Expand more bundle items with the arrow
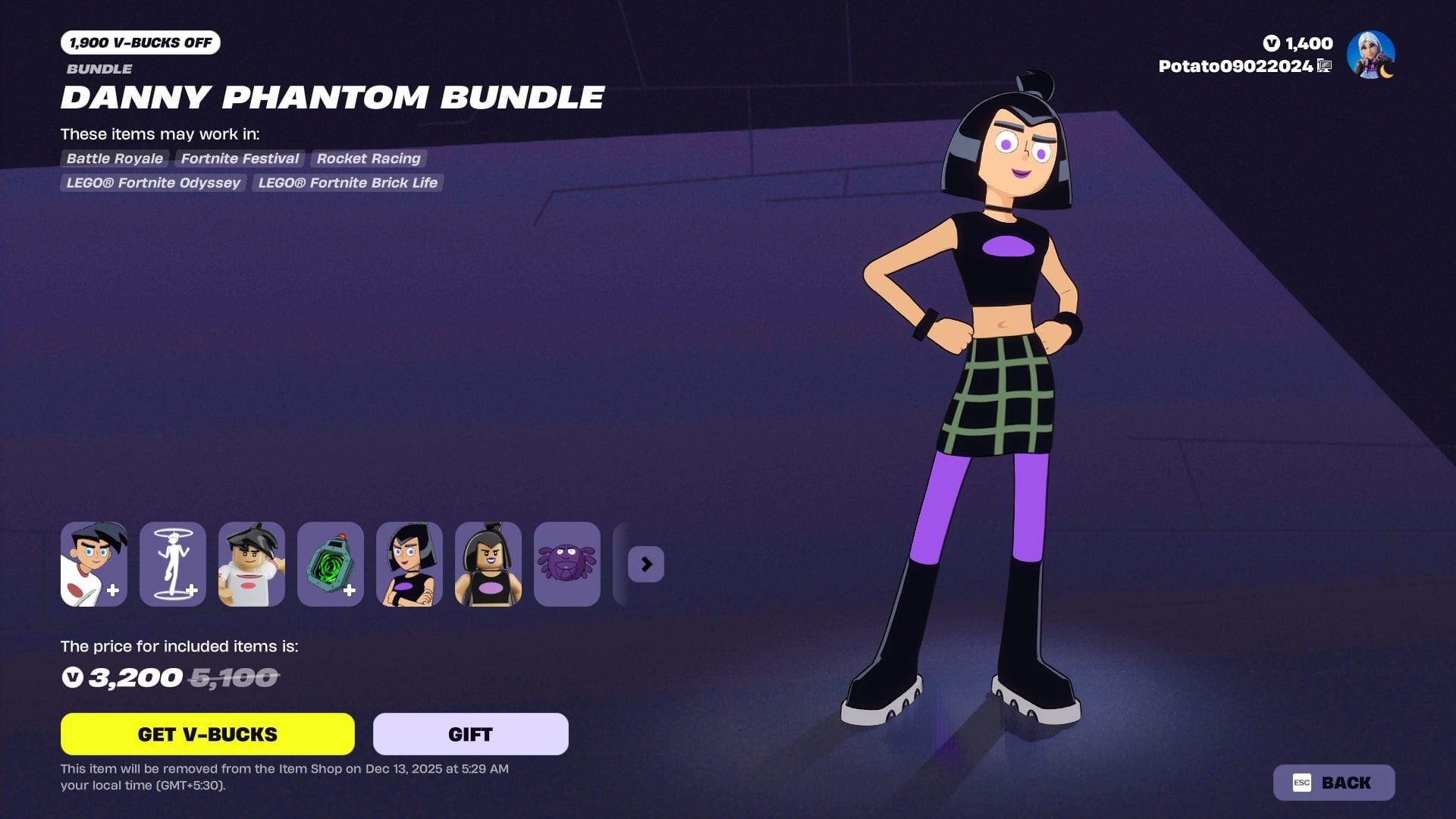 click(645, 564)
